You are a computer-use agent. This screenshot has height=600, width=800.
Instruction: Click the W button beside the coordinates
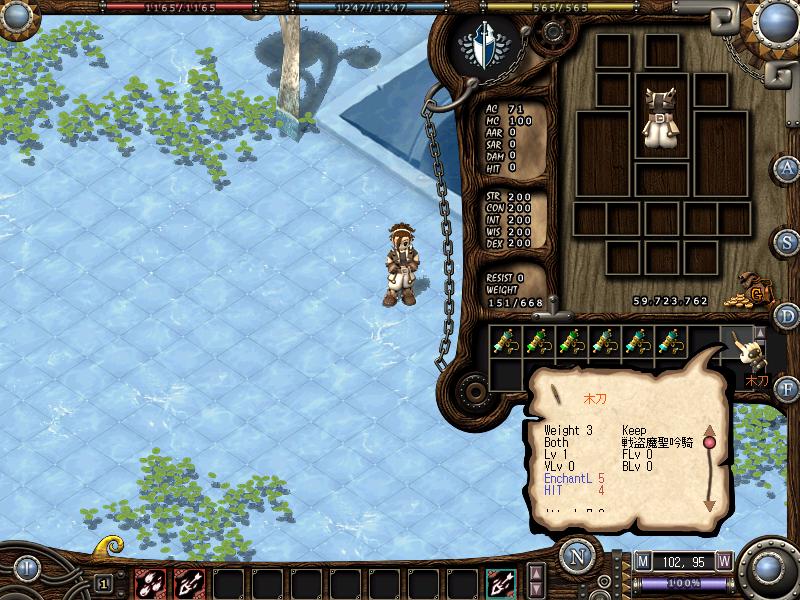pos(724,562)
